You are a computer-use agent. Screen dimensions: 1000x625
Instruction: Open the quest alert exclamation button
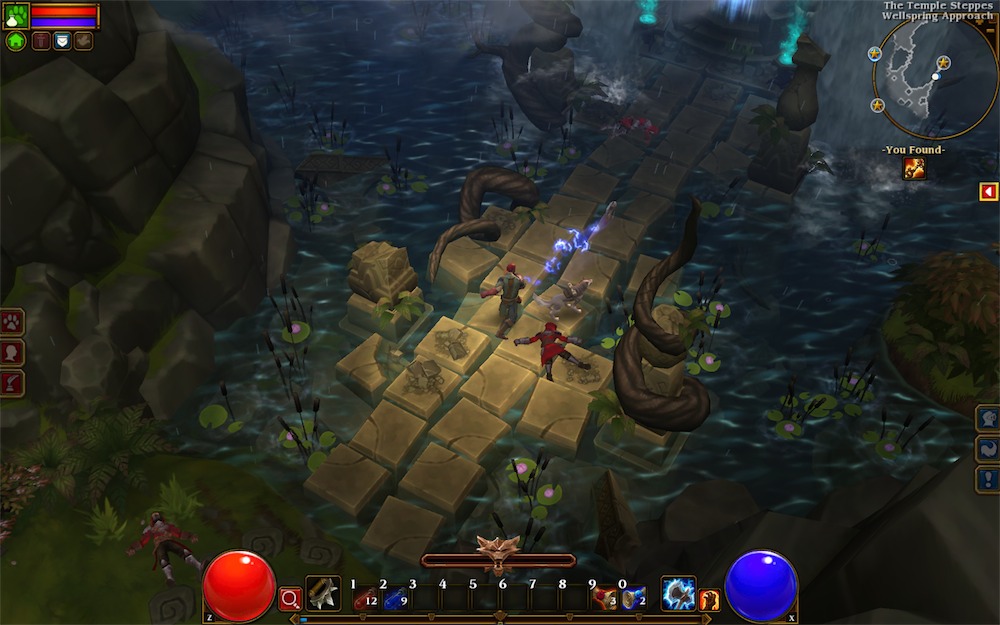point(987,480)
